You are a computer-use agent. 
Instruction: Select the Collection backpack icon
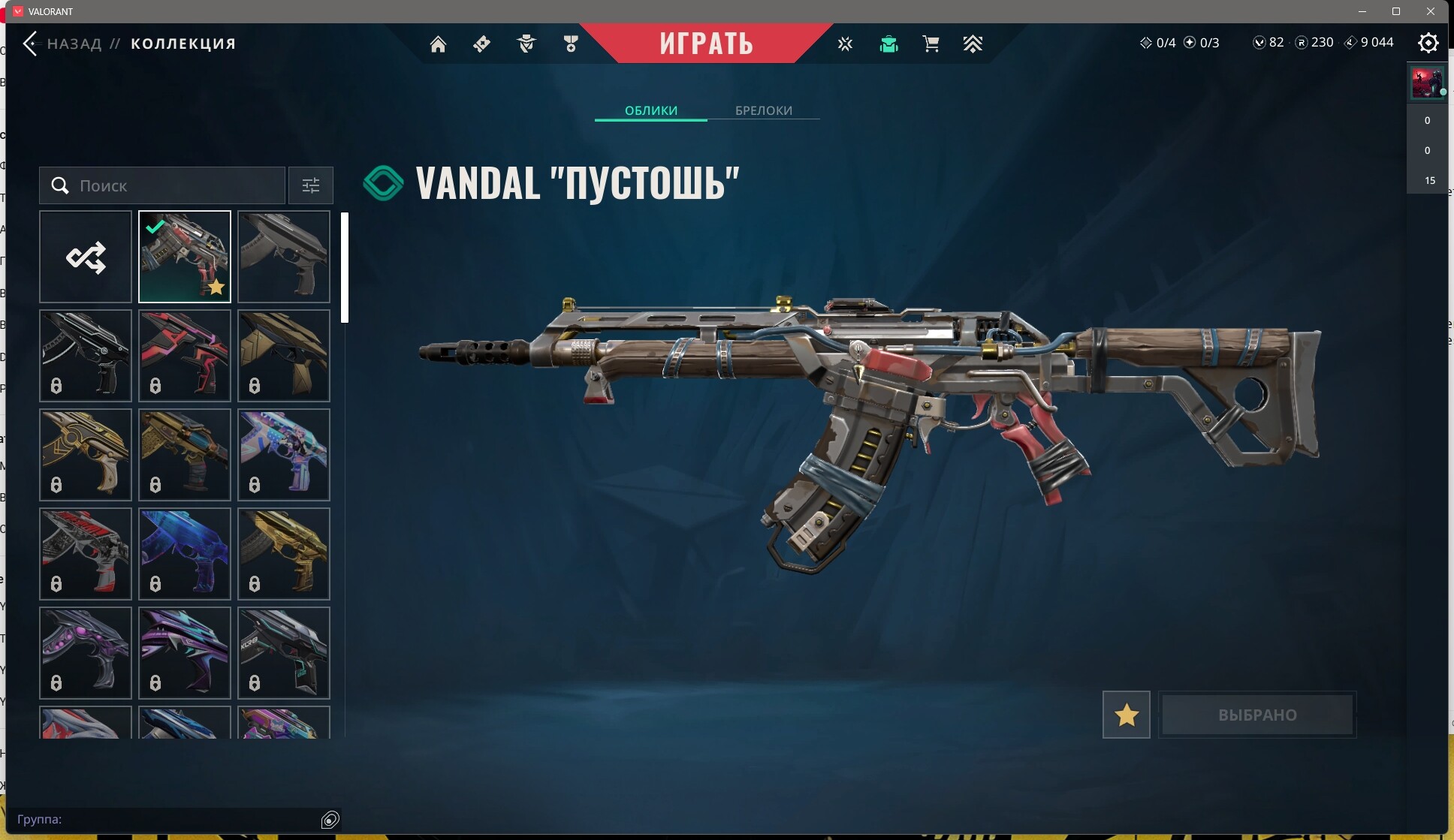click(x=888, y=44)
